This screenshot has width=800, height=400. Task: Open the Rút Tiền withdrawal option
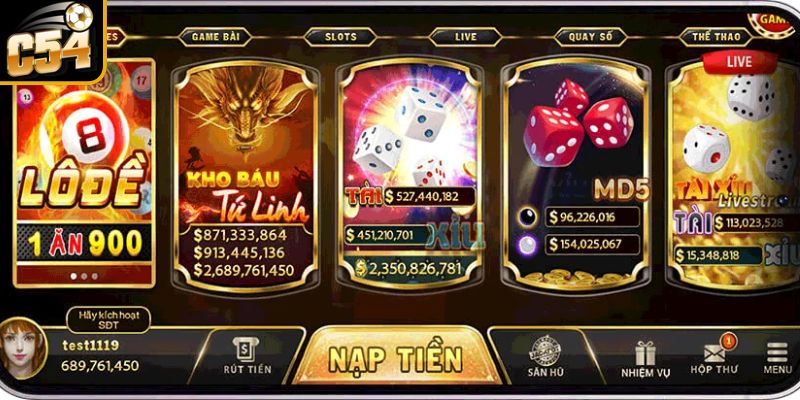[x=247, y=357]
